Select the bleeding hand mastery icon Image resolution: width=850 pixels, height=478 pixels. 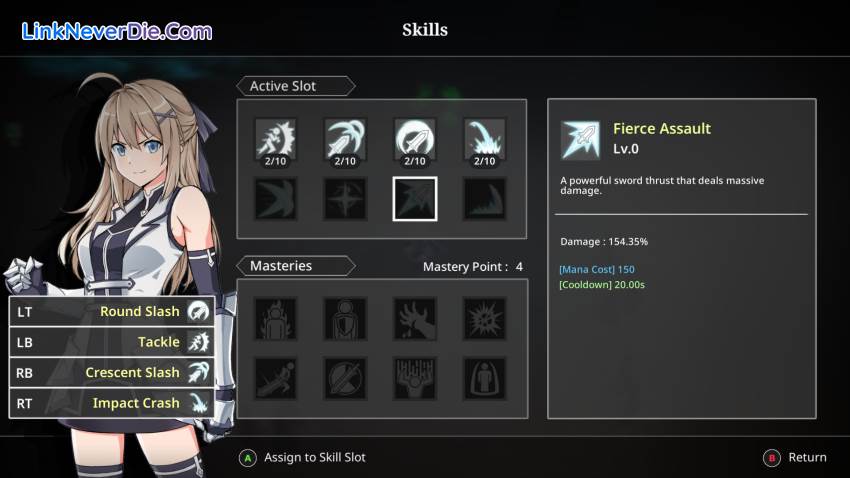(415, 319)
